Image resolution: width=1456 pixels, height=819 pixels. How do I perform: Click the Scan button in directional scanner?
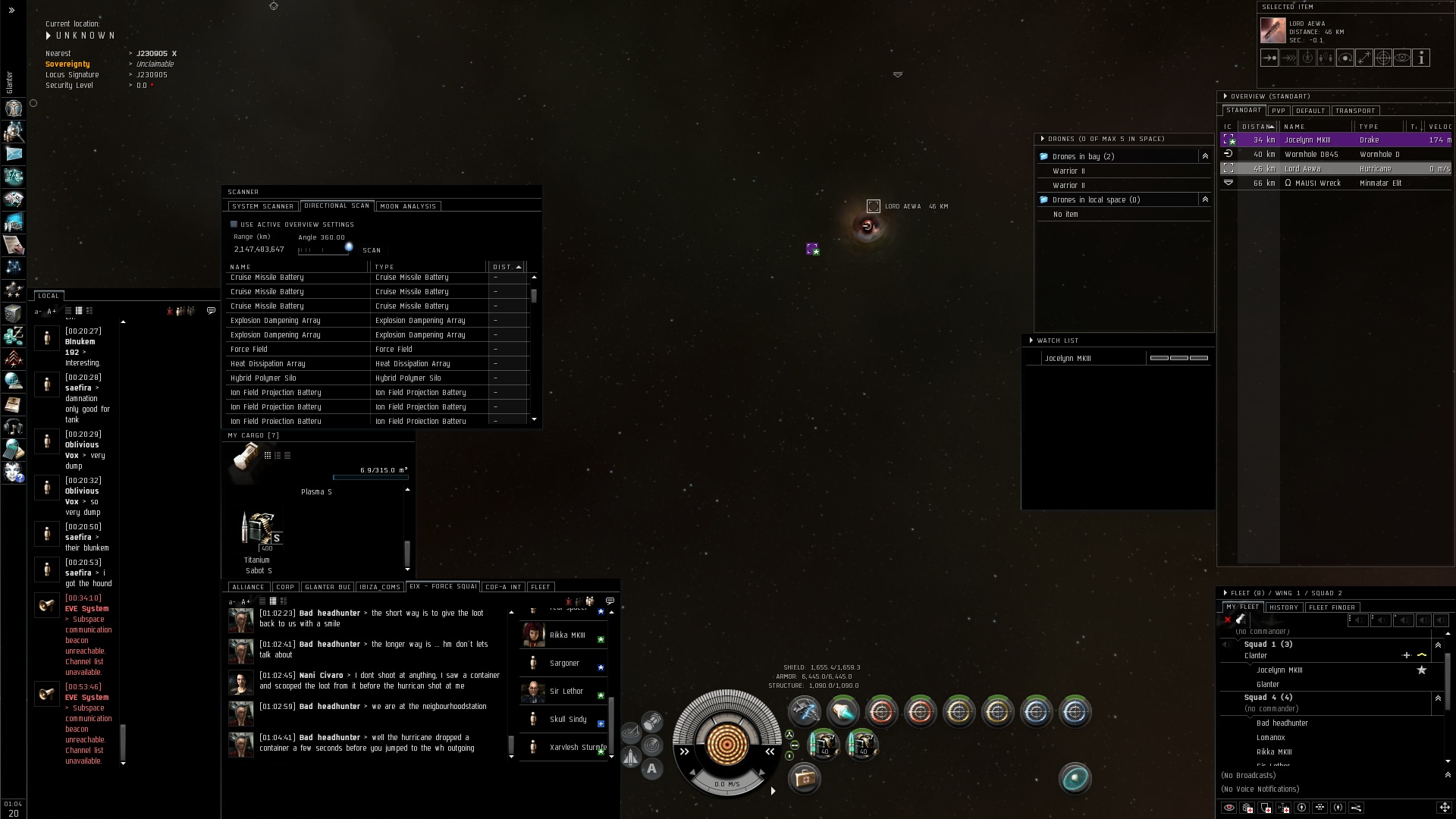[372, 250]
